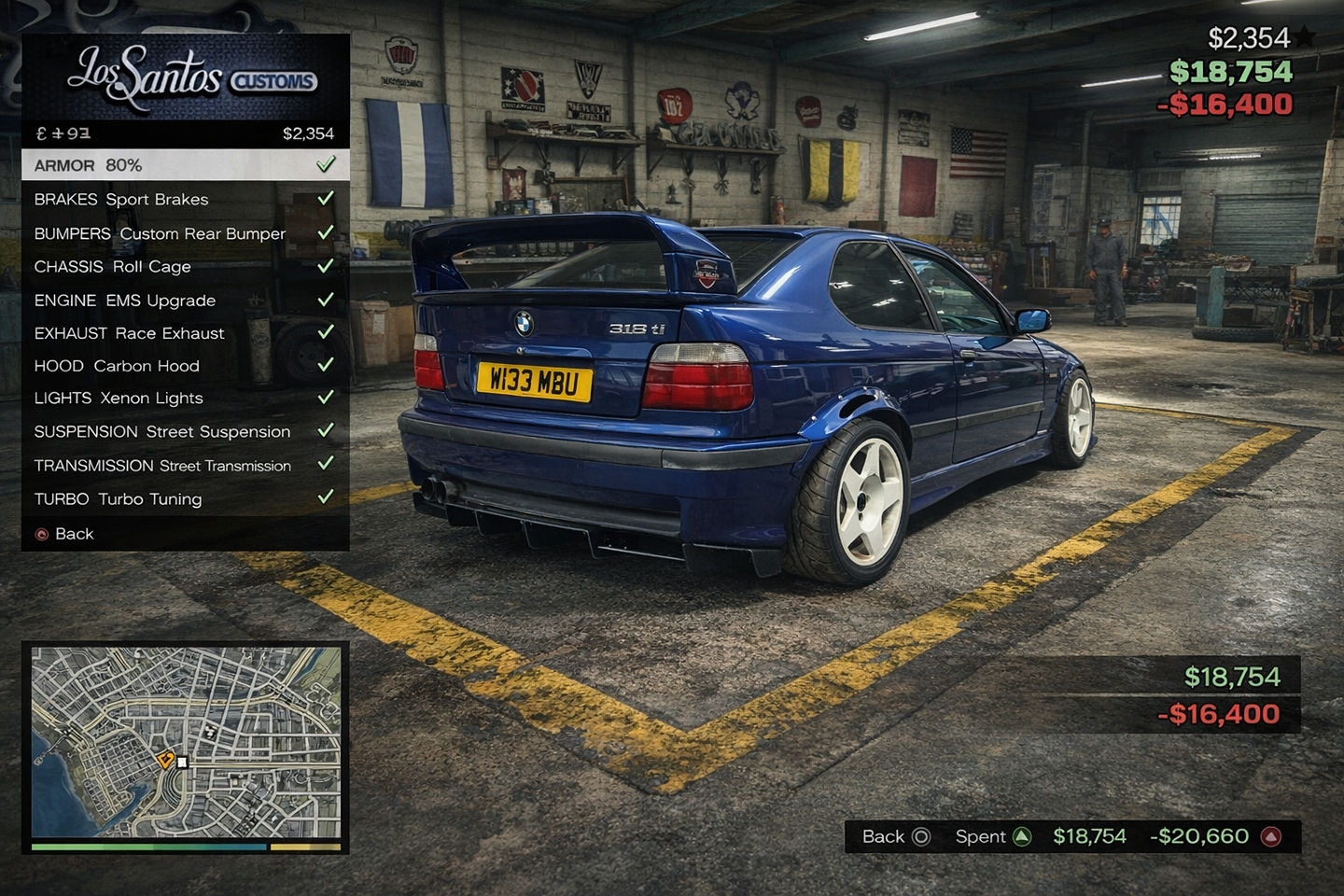Go Back from the customs menu list
The width and height of the screenshot is (1344, 896).
[x=74, y=534]
